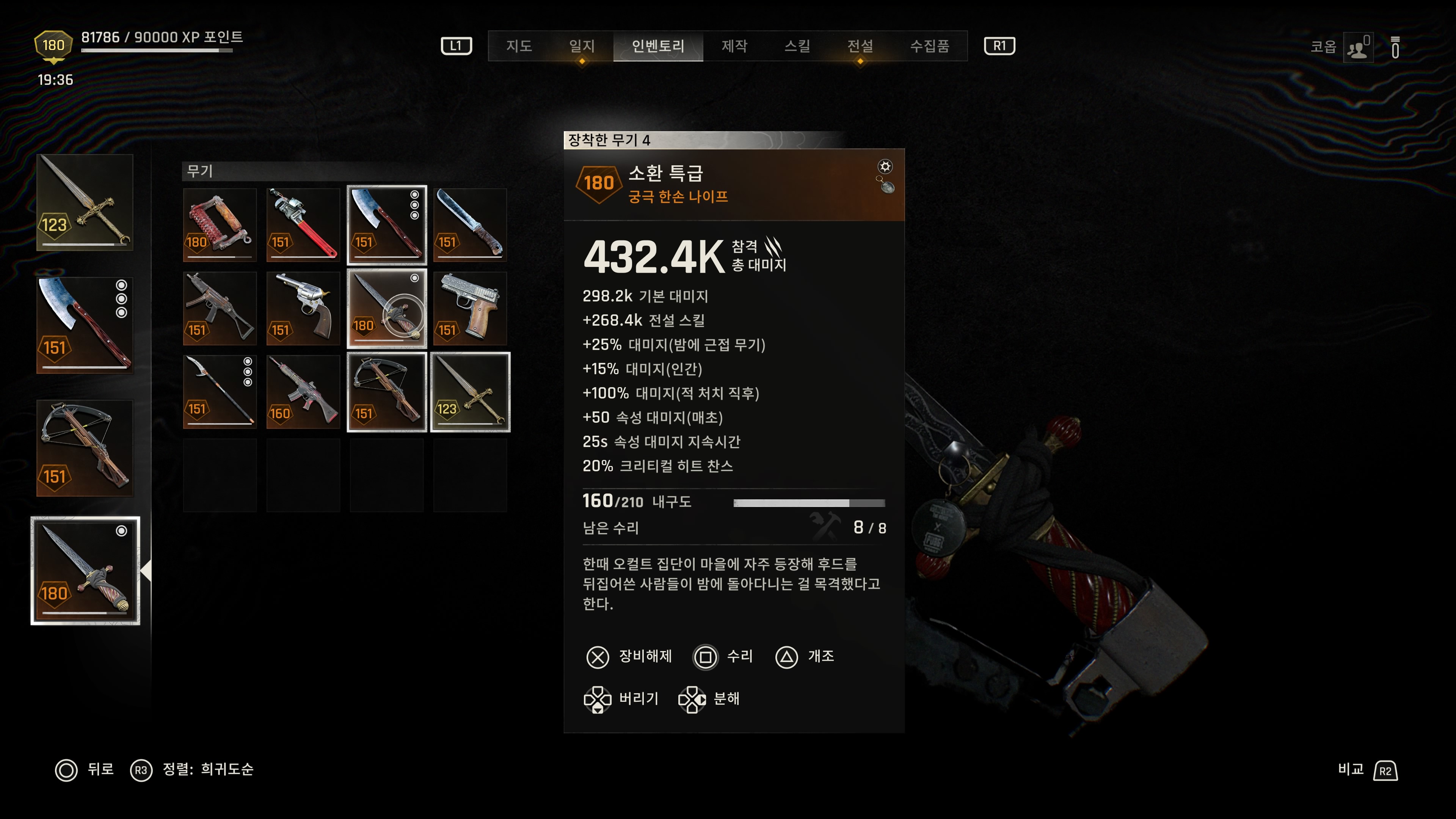The width and height of the screenshot is (1456, 819).
Task: Select the equipped level 123 sword slot
Action: [x=85, y=202]
